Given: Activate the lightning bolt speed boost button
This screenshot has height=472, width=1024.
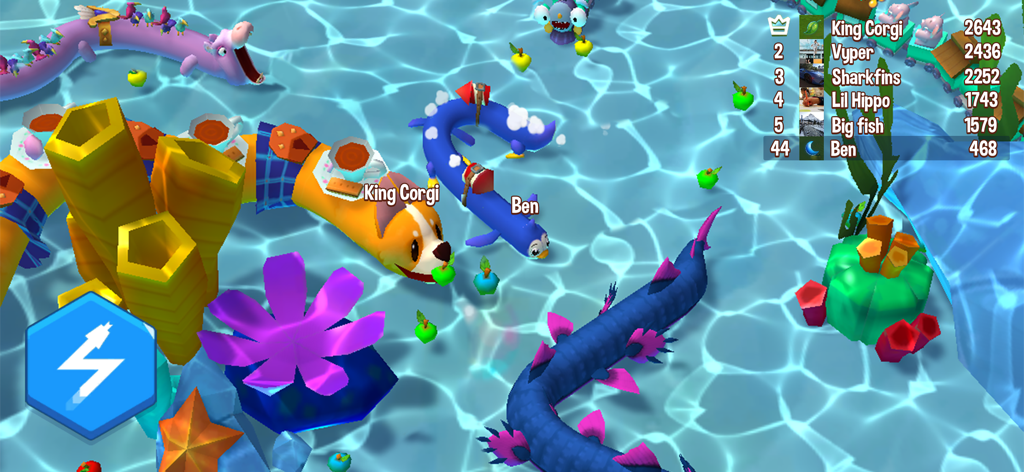Looking at the screenshot, I should point(90,364).
